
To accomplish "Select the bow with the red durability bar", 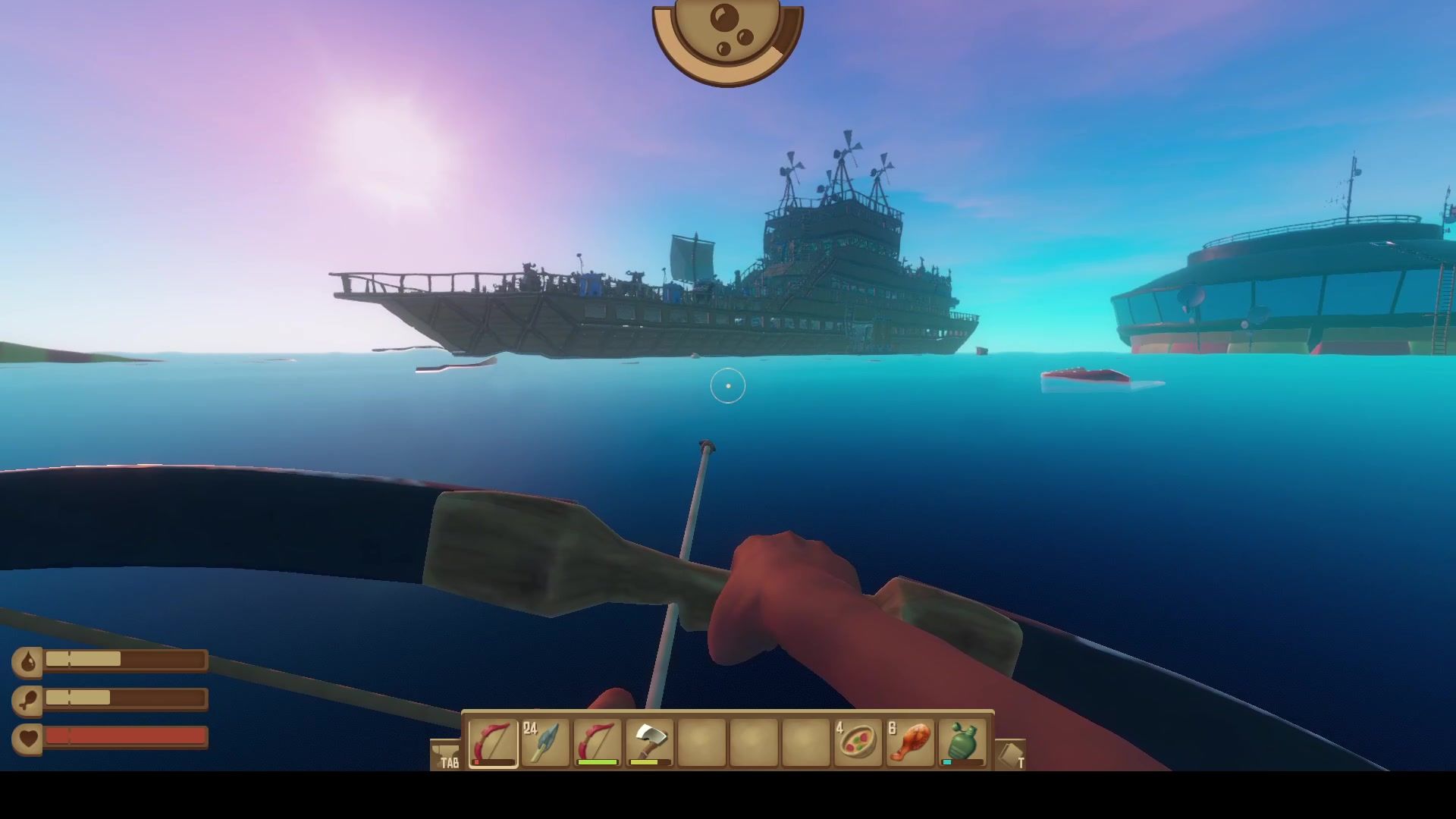I will coord(493,742).
